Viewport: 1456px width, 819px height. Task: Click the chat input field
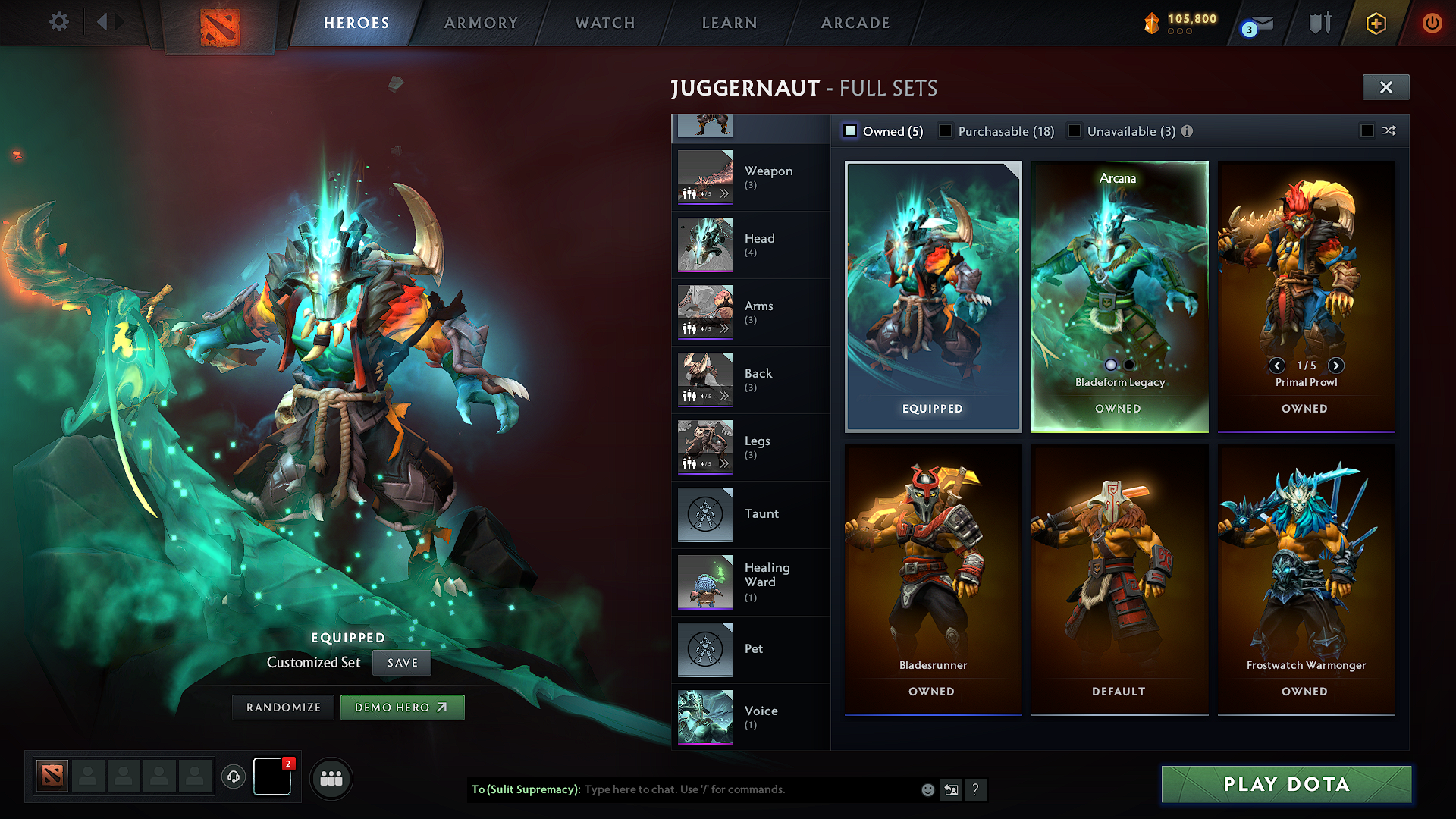pyautogui.click(x=720, y=789)
